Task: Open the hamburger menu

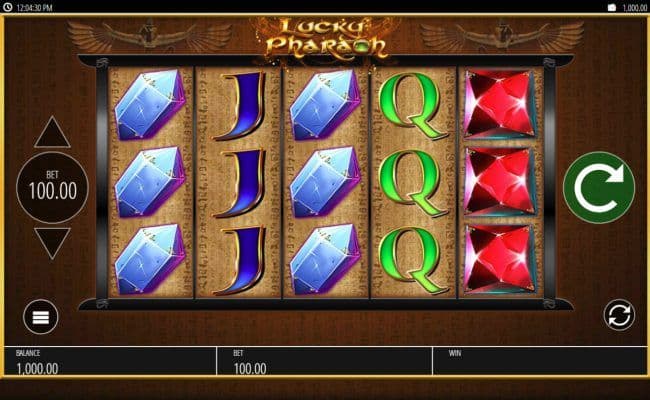Action: (41, 318)
